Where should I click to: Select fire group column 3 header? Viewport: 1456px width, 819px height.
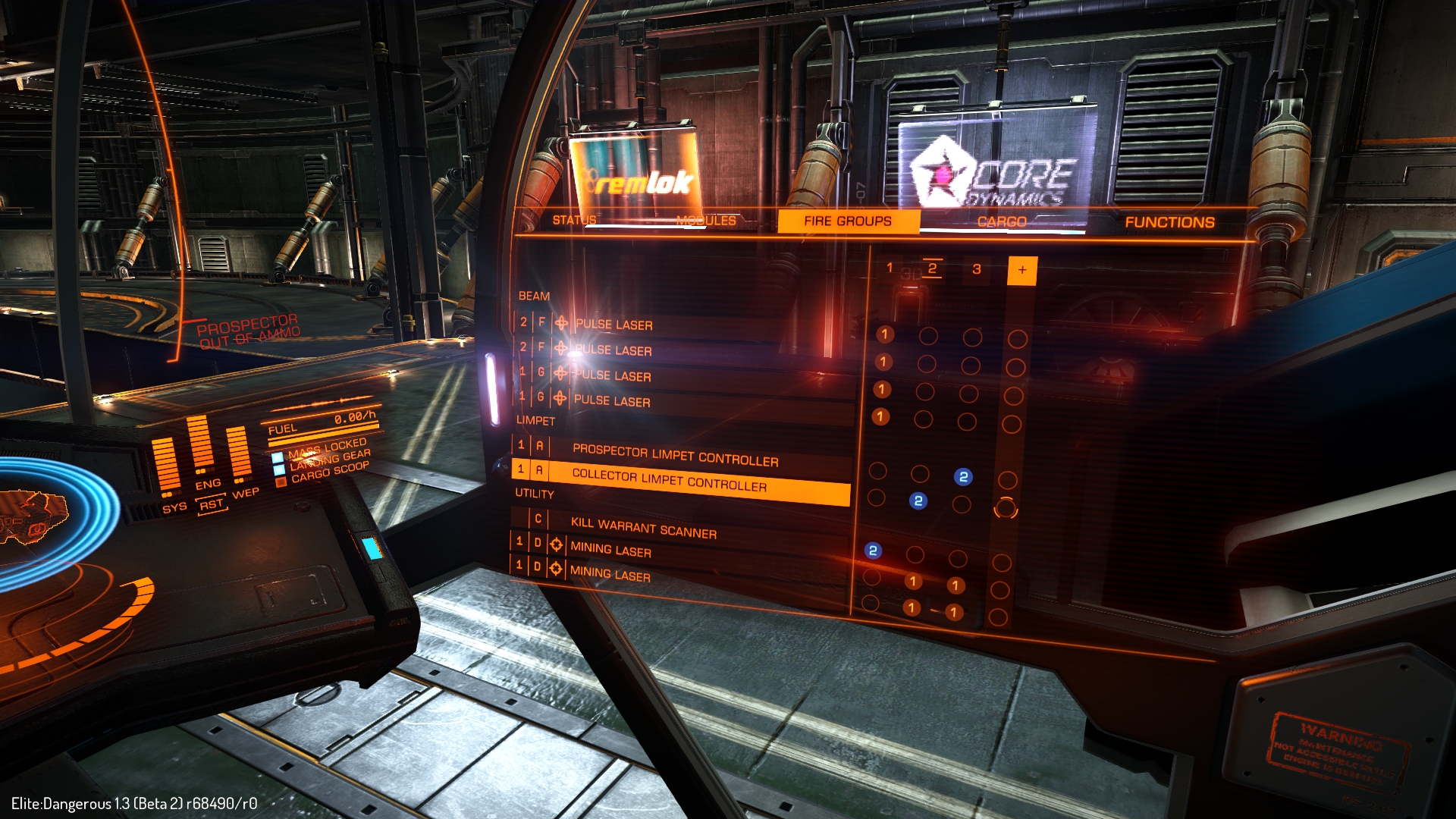[x=977, y=269]
